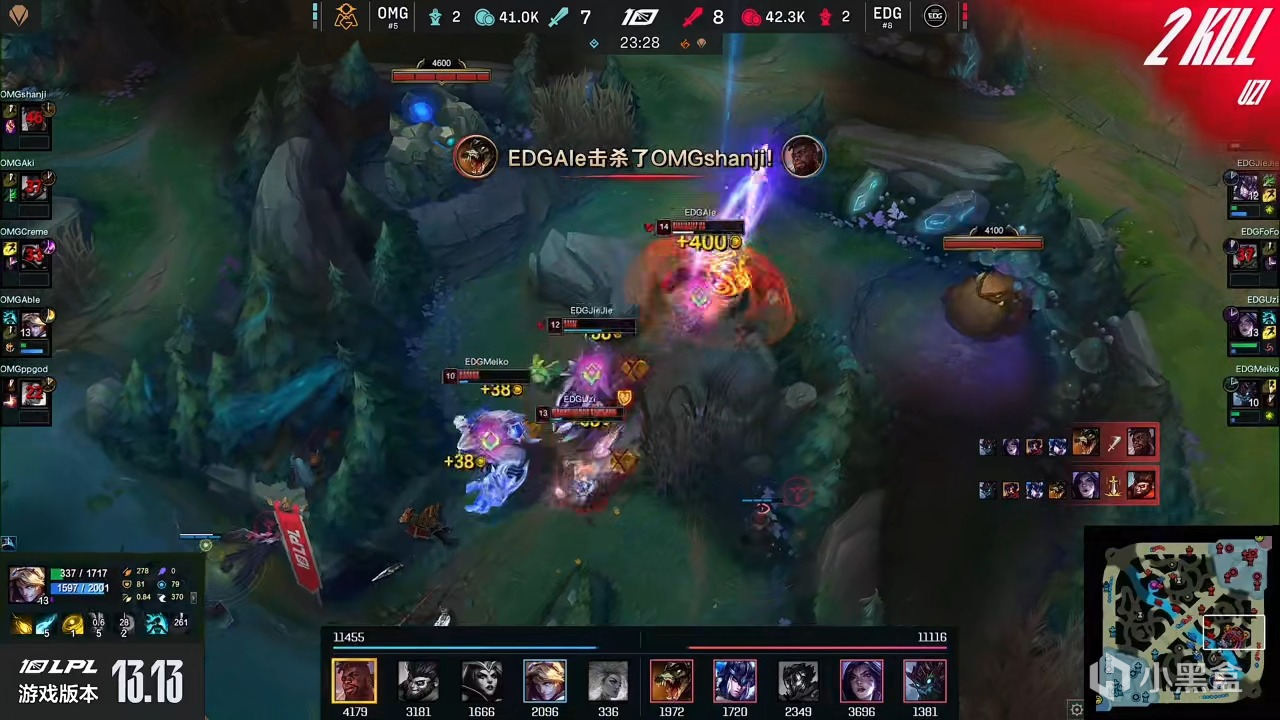Open the settings gear below the minimap
Viewport: 1280px width, 720px height.
tap(1077, 708)
